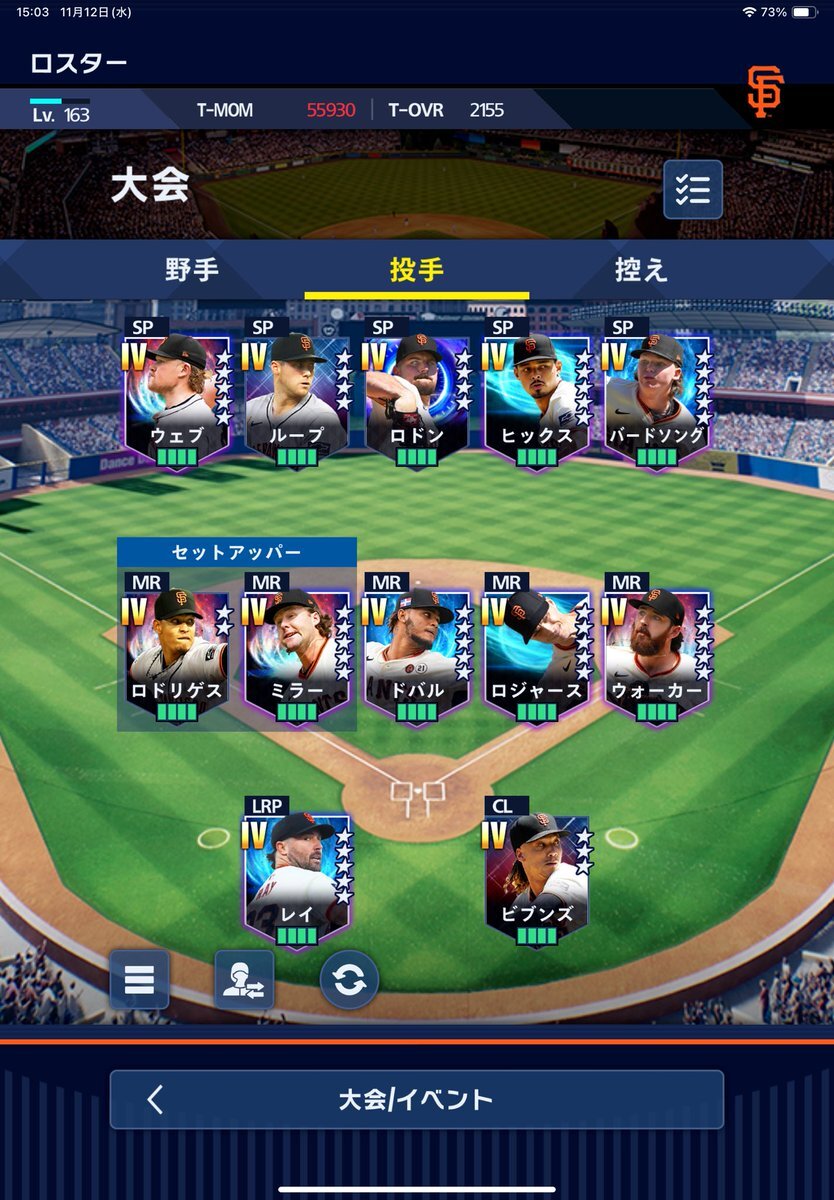834x1200 pixels.
Task: Tap the circular refresh arrows button
Action: pos(350,979)
